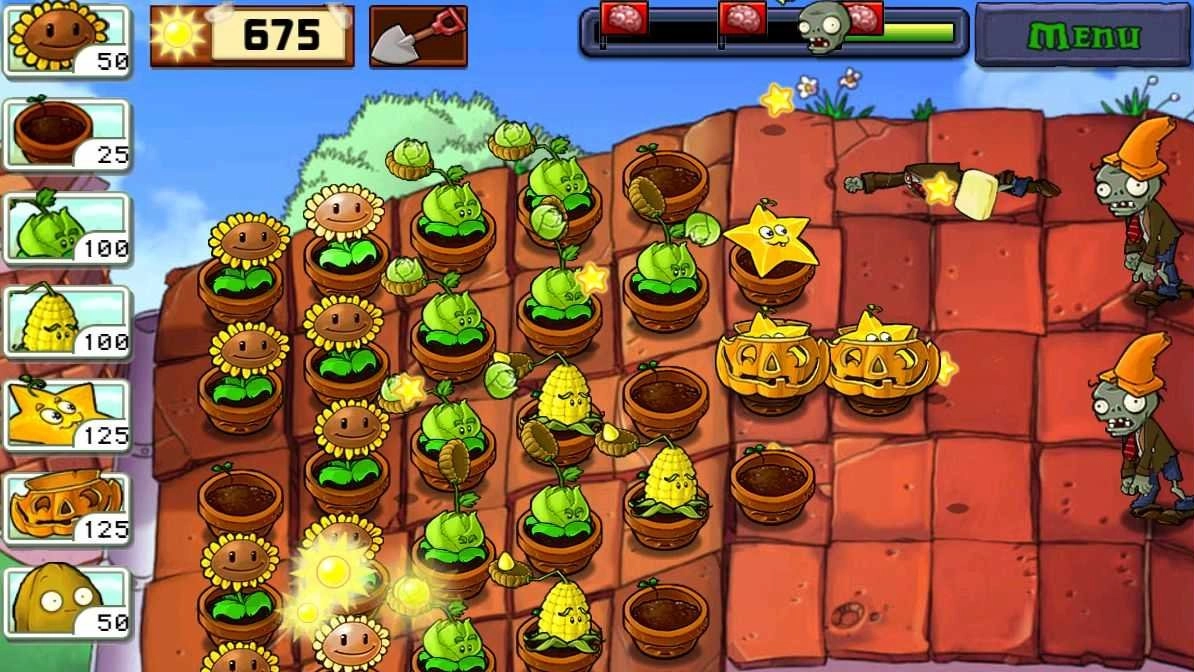
Task: Choose the Starfruit seed packet
Action: (x=68, y=415)
